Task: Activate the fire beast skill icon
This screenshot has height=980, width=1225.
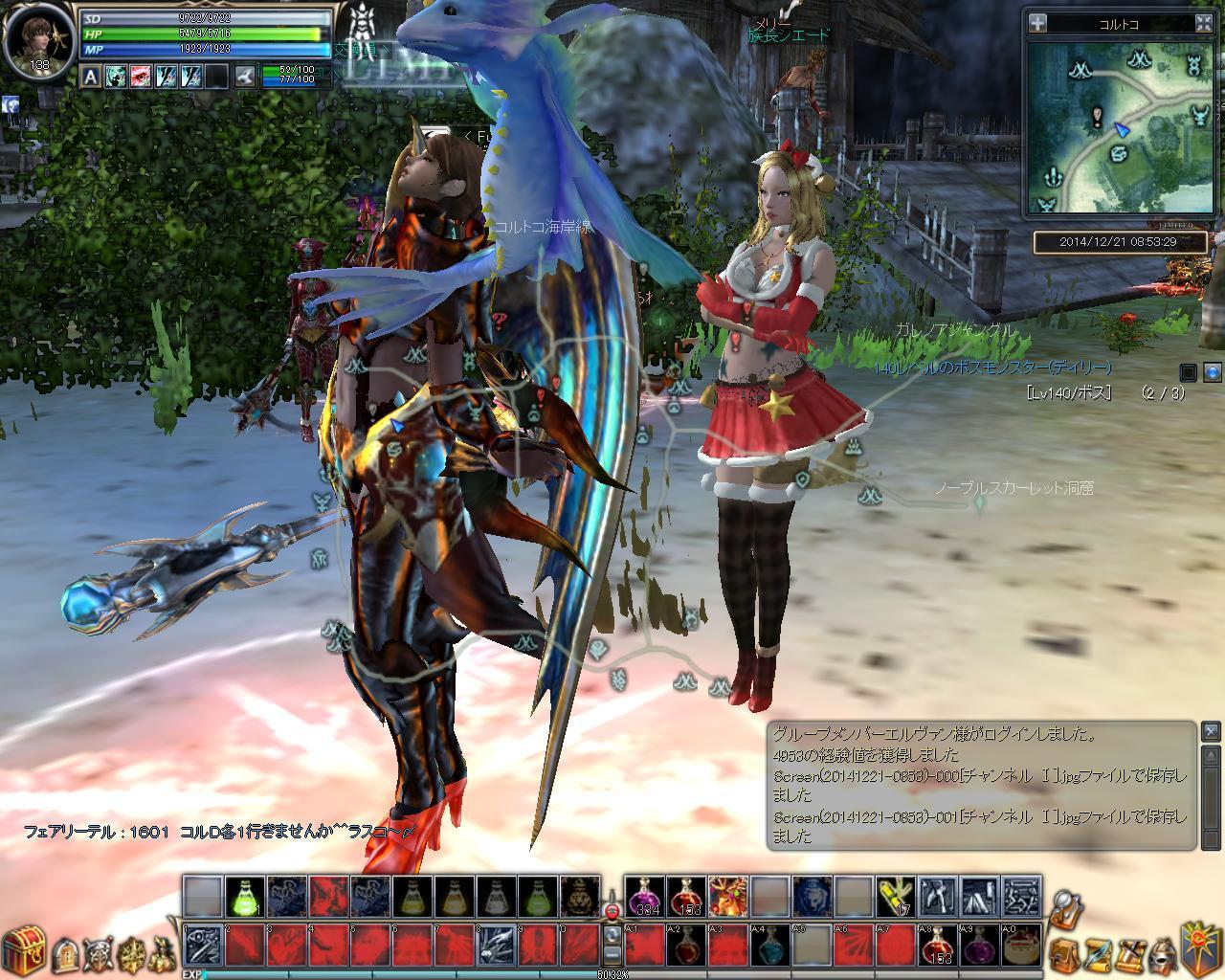Action: tap(728, 897)
